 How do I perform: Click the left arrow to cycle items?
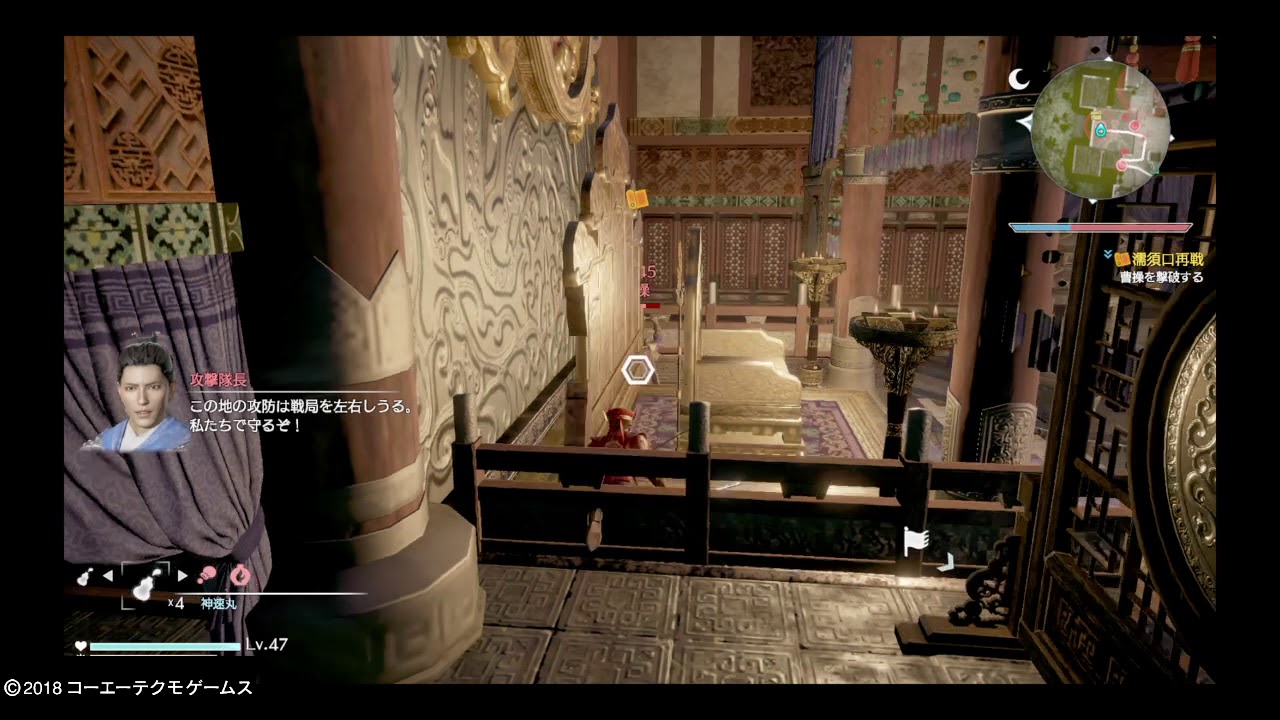coord(108,575)
